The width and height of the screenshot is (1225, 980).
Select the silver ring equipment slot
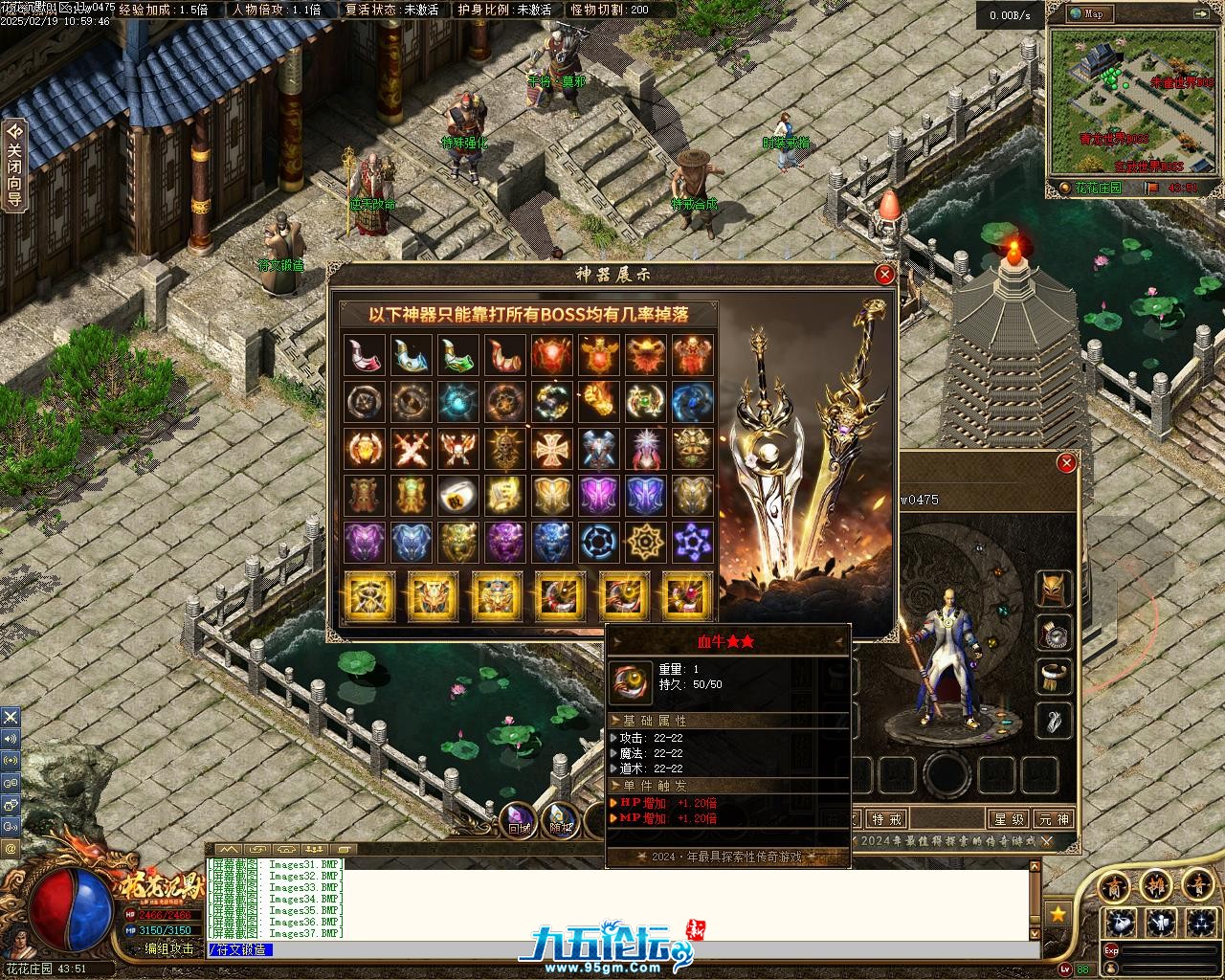1055,633
